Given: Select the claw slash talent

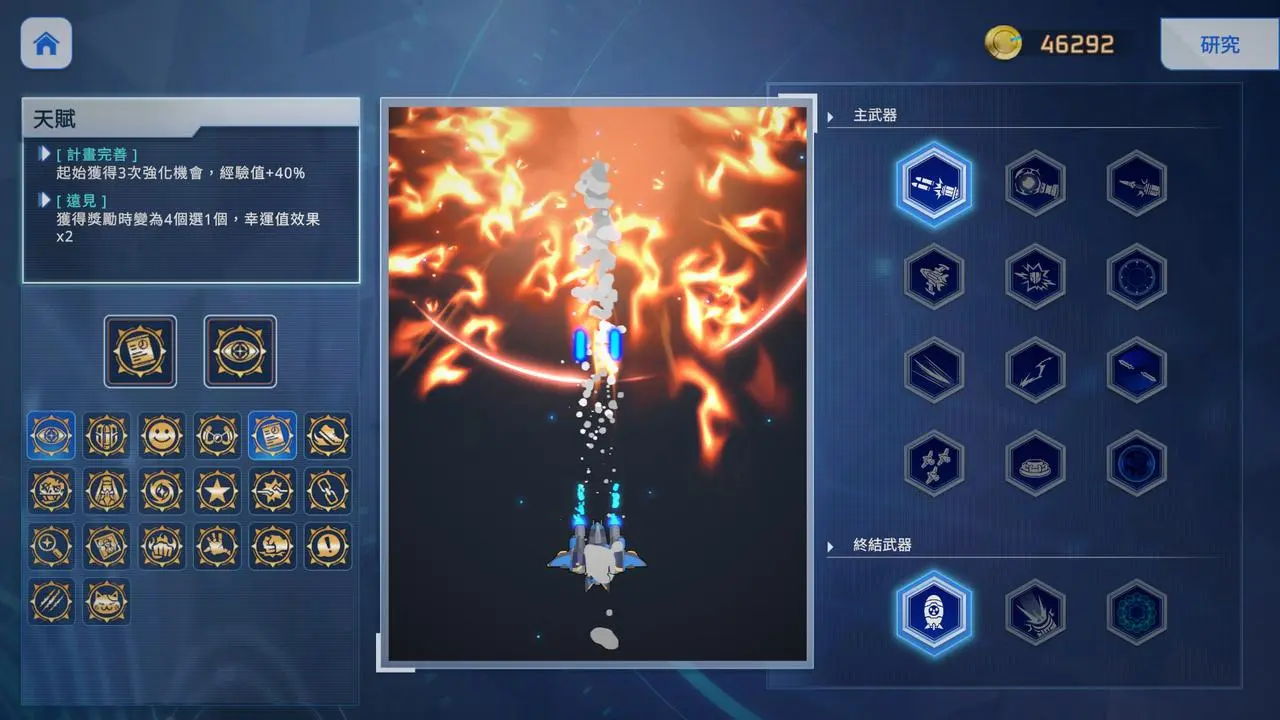Looking at the screenshot, I should point(51,601).
